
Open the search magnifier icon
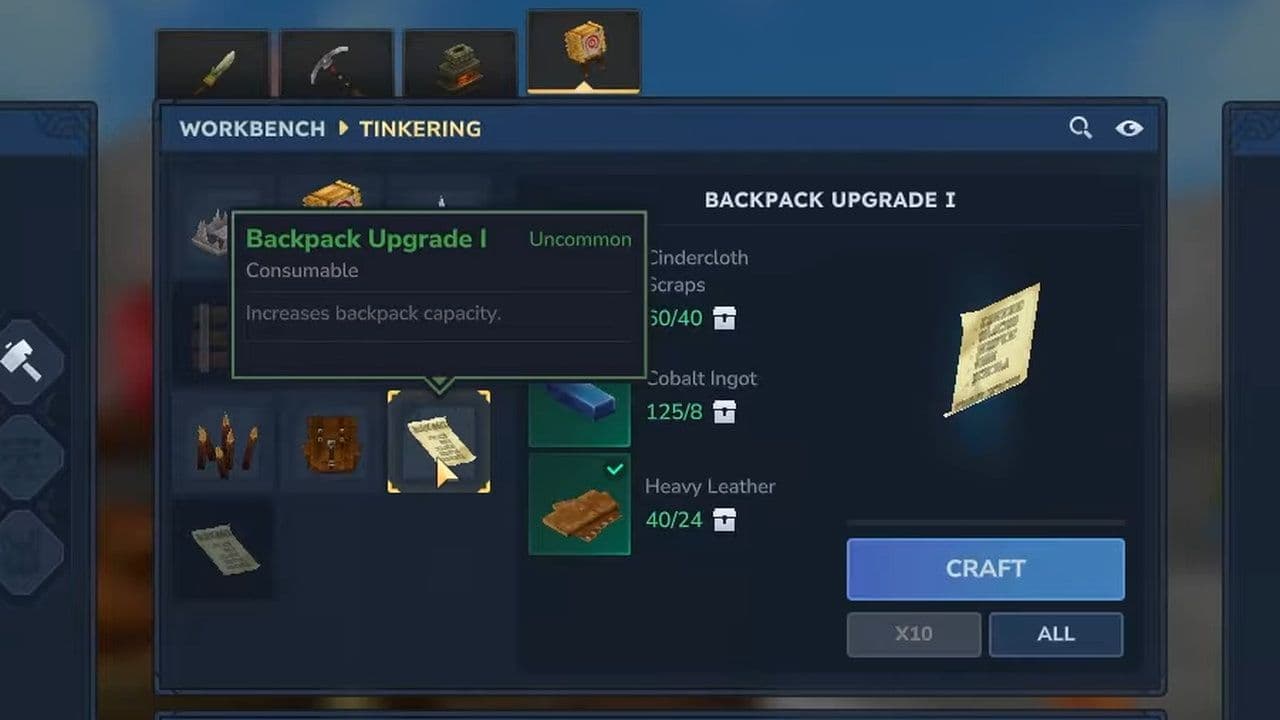[x=1080, y=128]
